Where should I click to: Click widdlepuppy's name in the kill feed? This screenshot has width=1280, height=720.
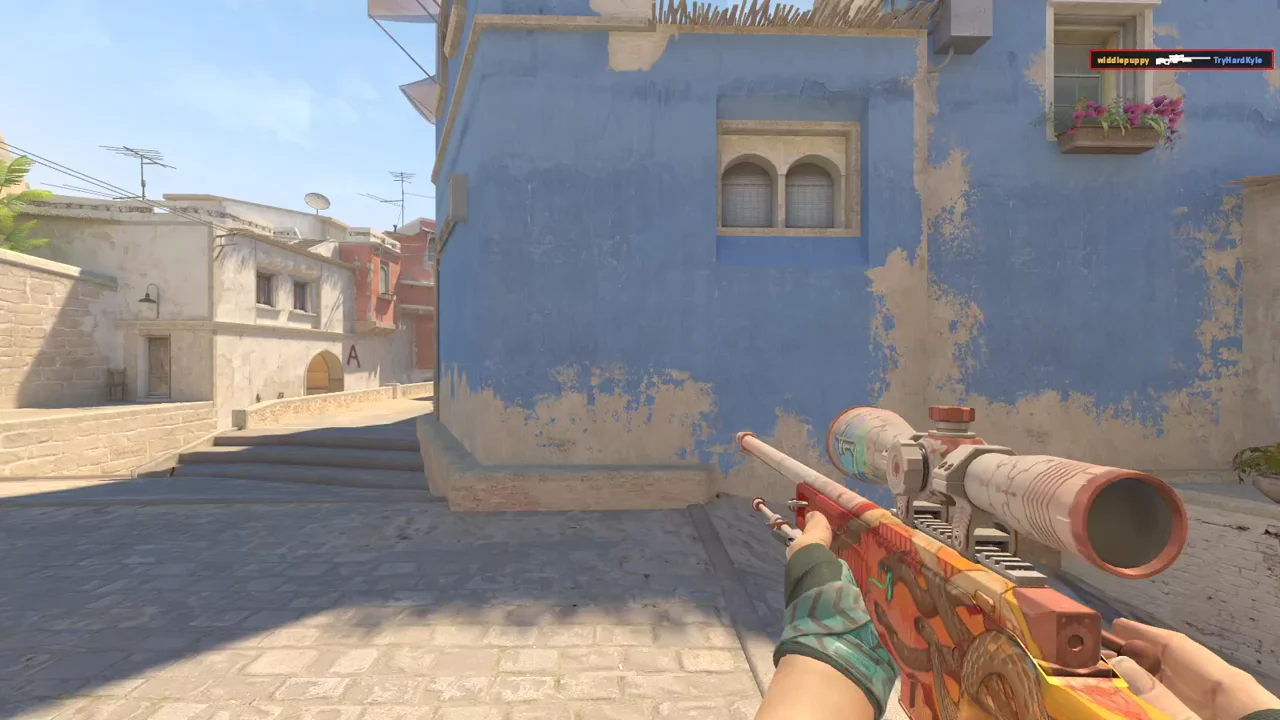1123,61
